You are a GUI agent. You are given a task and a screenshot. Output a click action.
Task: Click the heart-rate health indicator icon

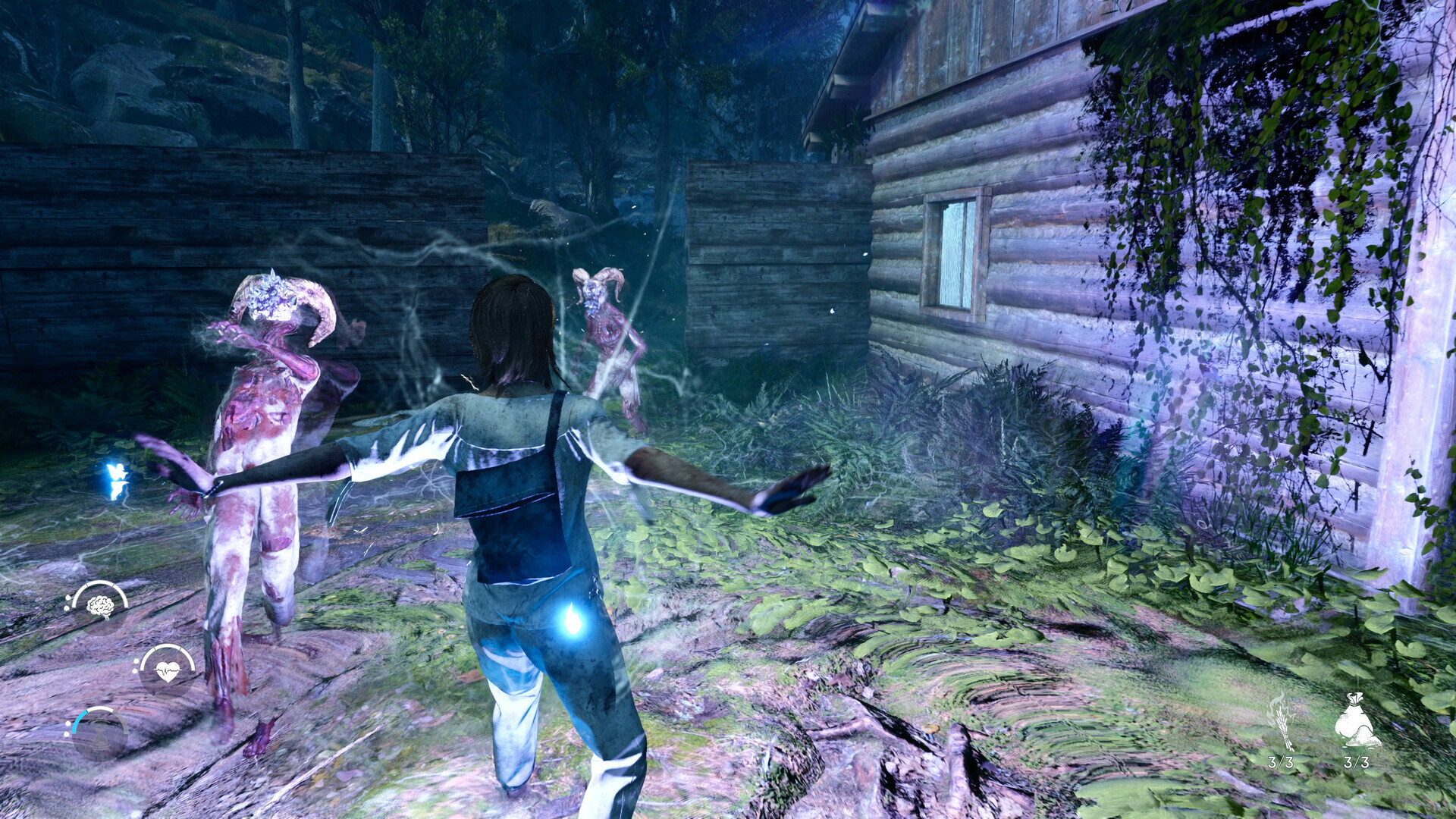point(168,671)
